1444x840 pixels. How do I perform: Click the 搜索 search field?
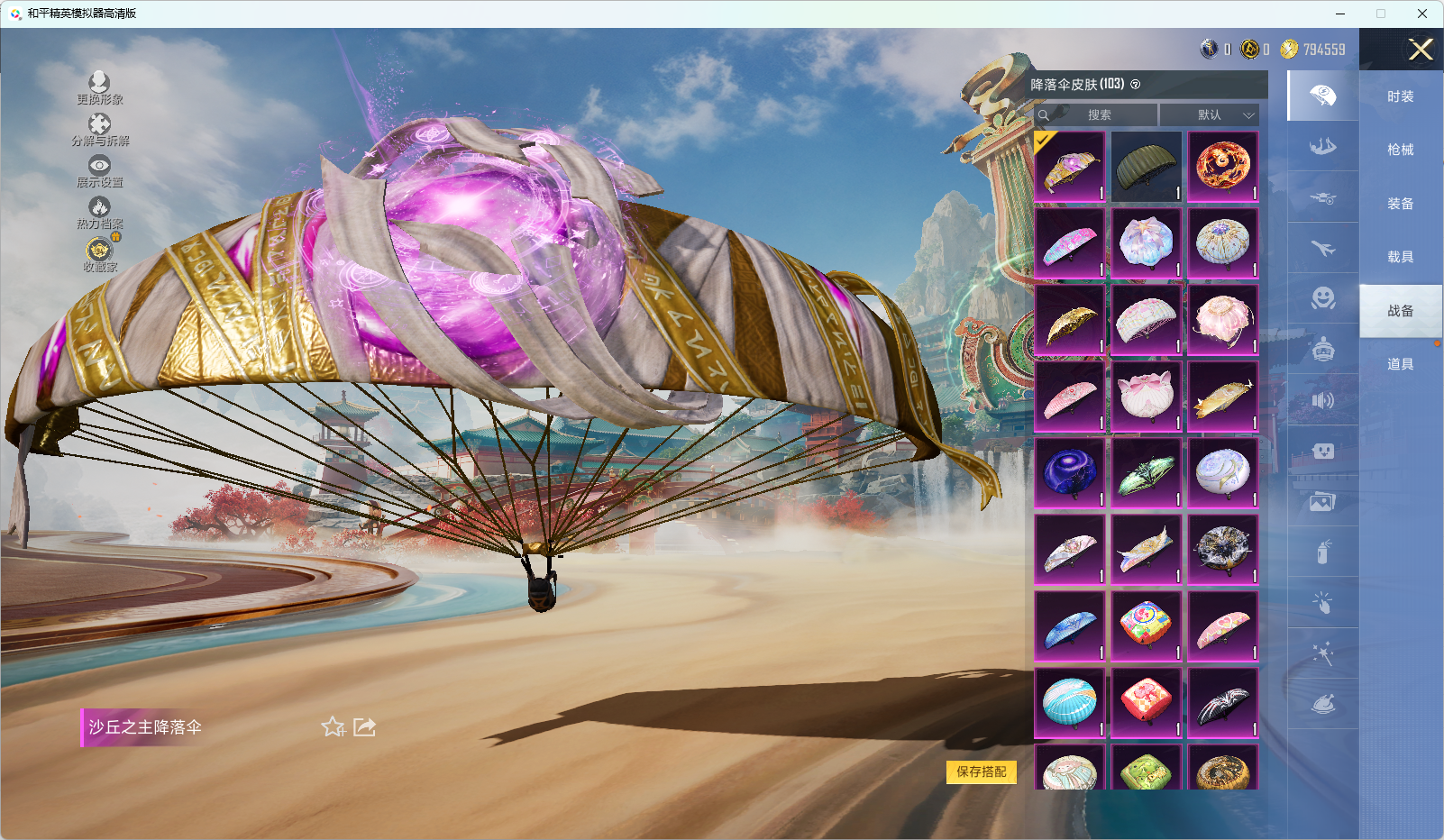(x=1099, y=115)
